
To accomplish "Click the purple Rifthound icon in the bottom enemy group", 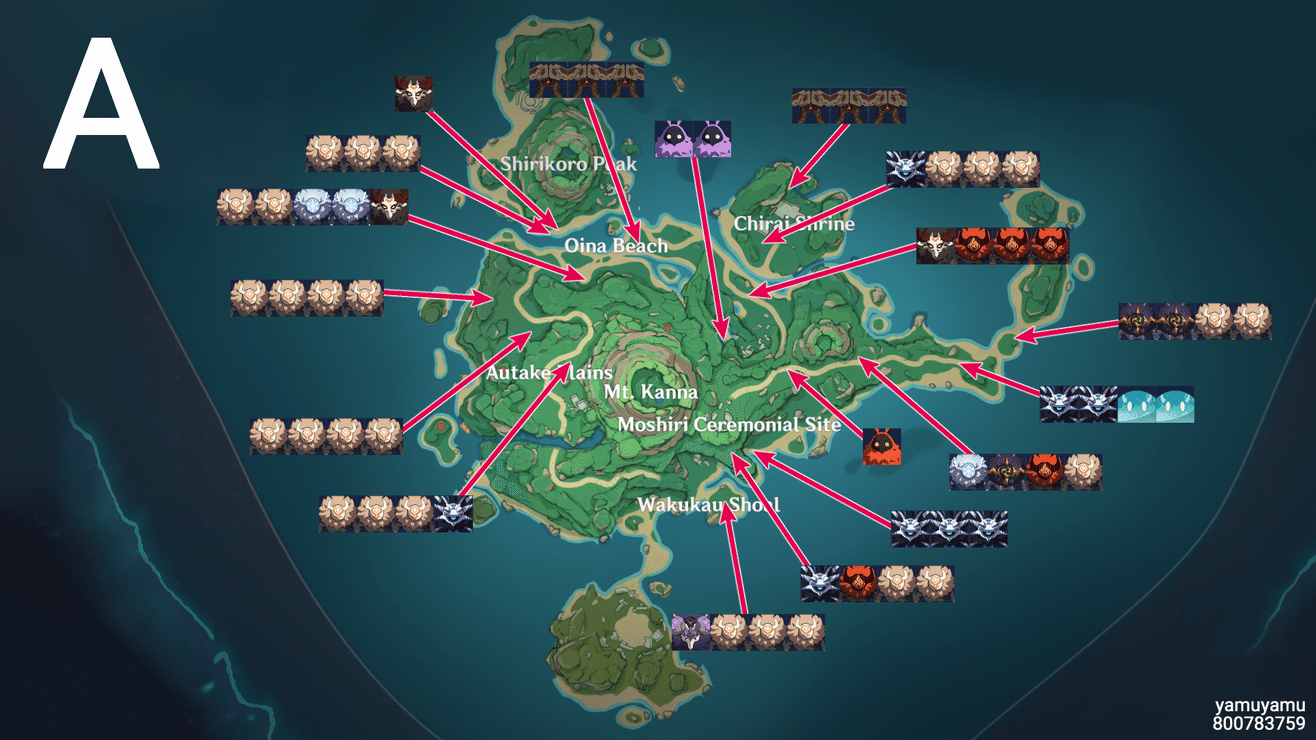I will pos(690,630).
